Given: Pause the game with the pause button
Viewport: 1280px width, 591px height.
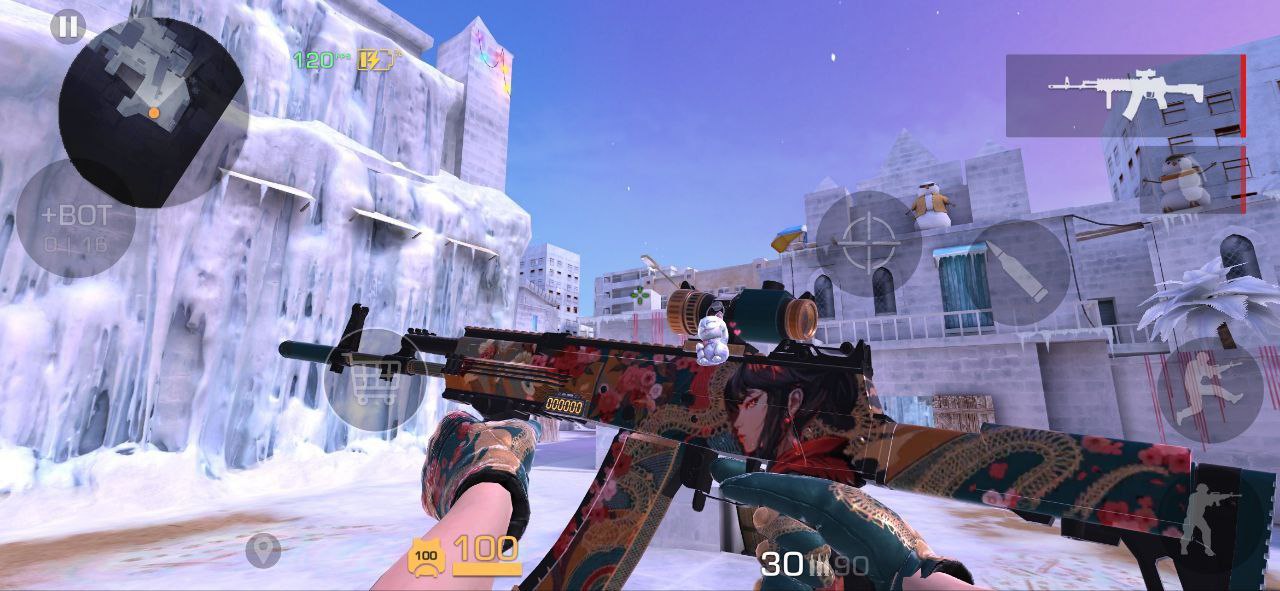Looking at the screenshot, I should click(68, 27).
